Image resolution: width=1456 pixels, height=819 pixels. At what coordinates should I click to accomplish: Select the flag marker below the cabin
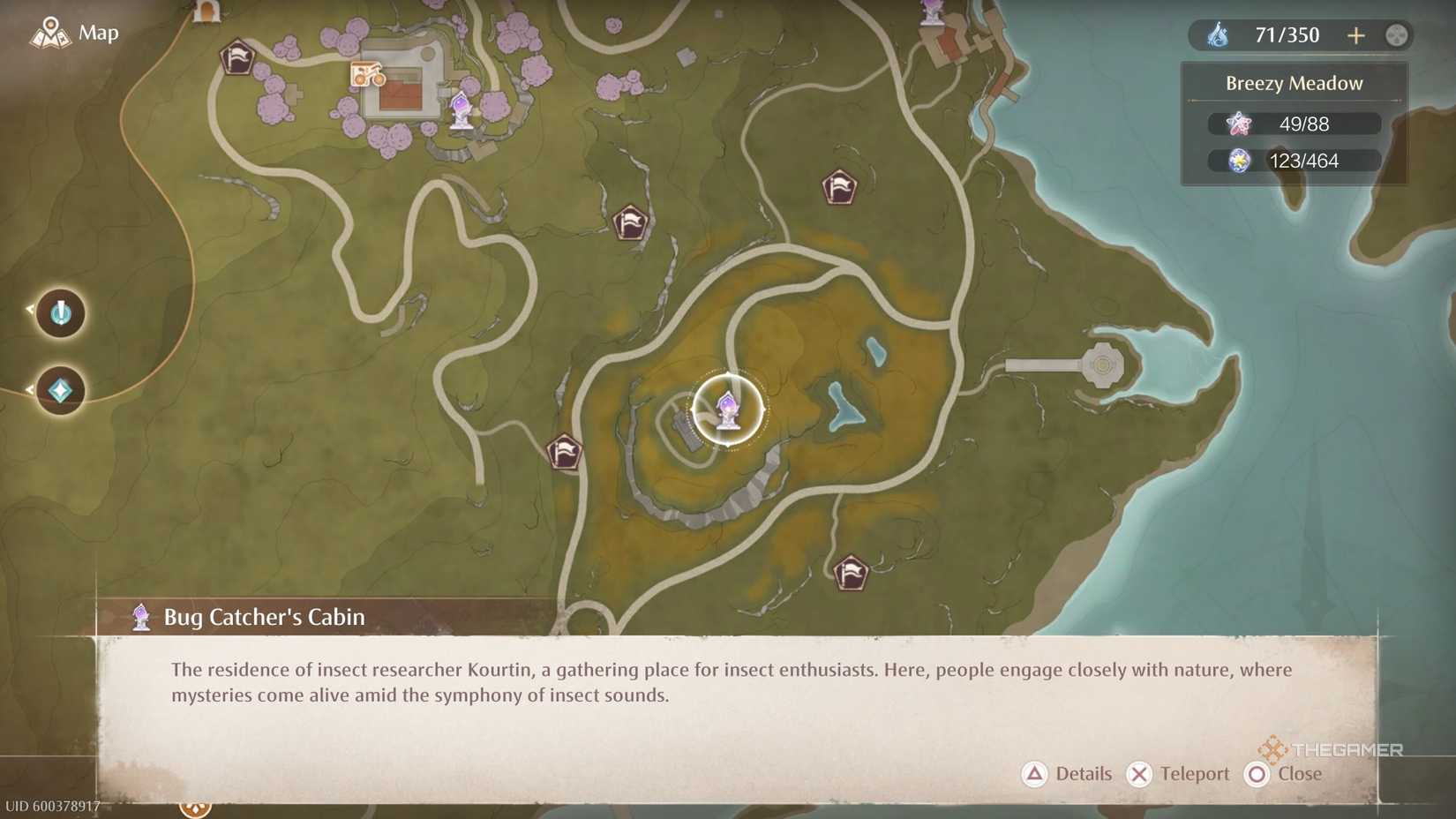click(x=564, y=452)
